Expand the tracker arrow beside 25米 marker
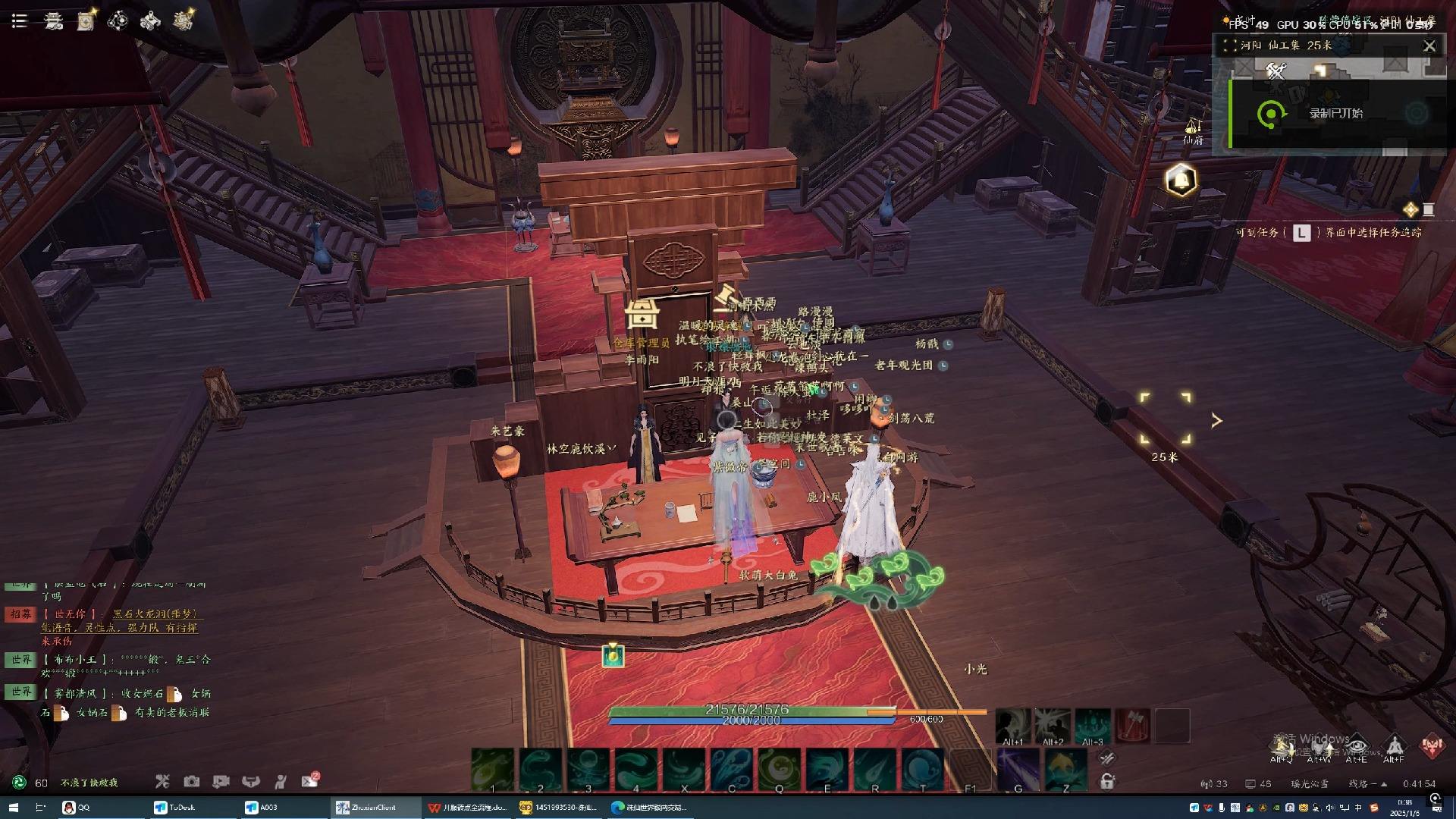The image size is (1456, 819). pos(1216,420)
